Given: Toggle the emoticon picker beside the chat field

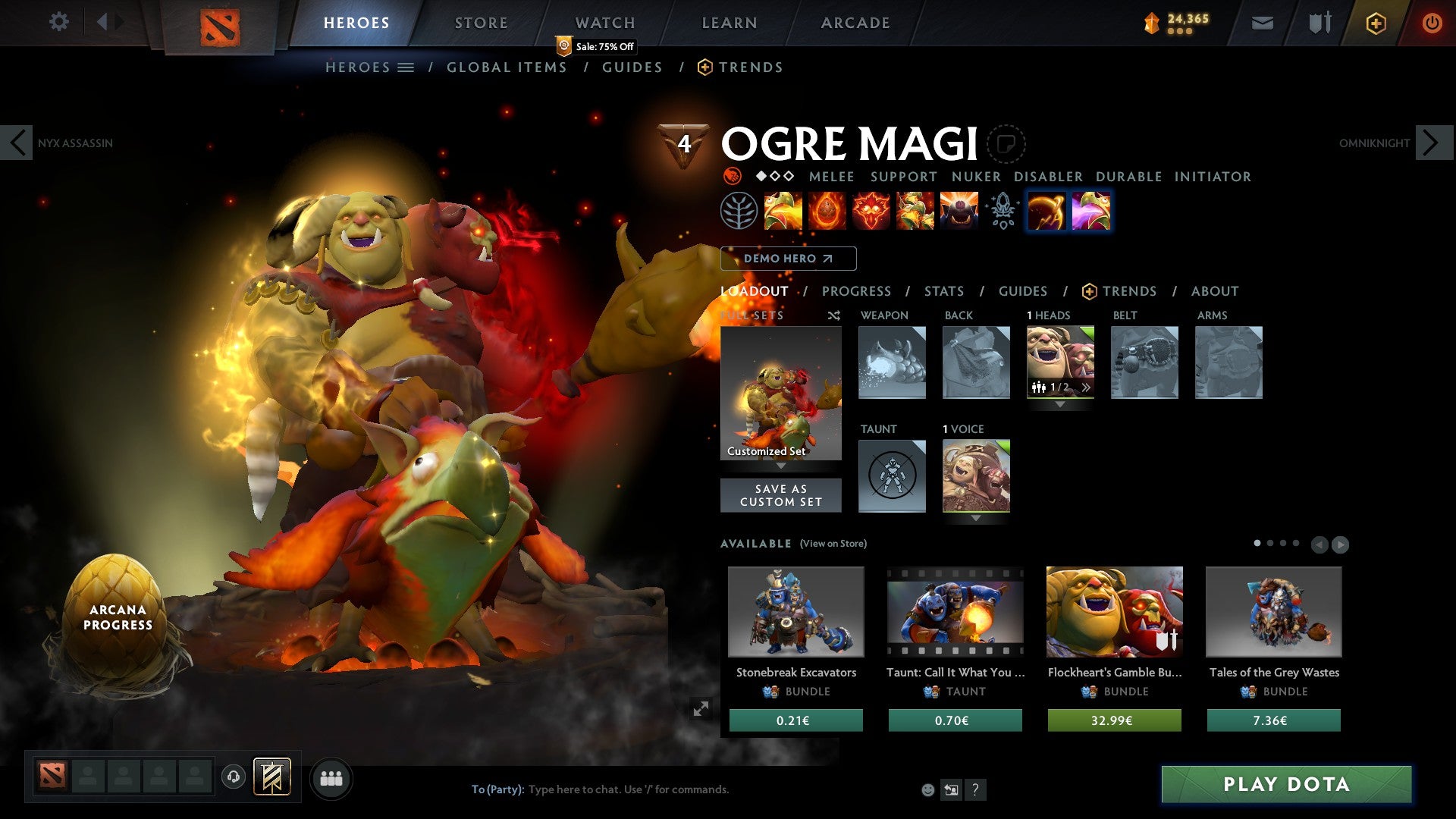Looking at the screenshot, I should [927, 789].
